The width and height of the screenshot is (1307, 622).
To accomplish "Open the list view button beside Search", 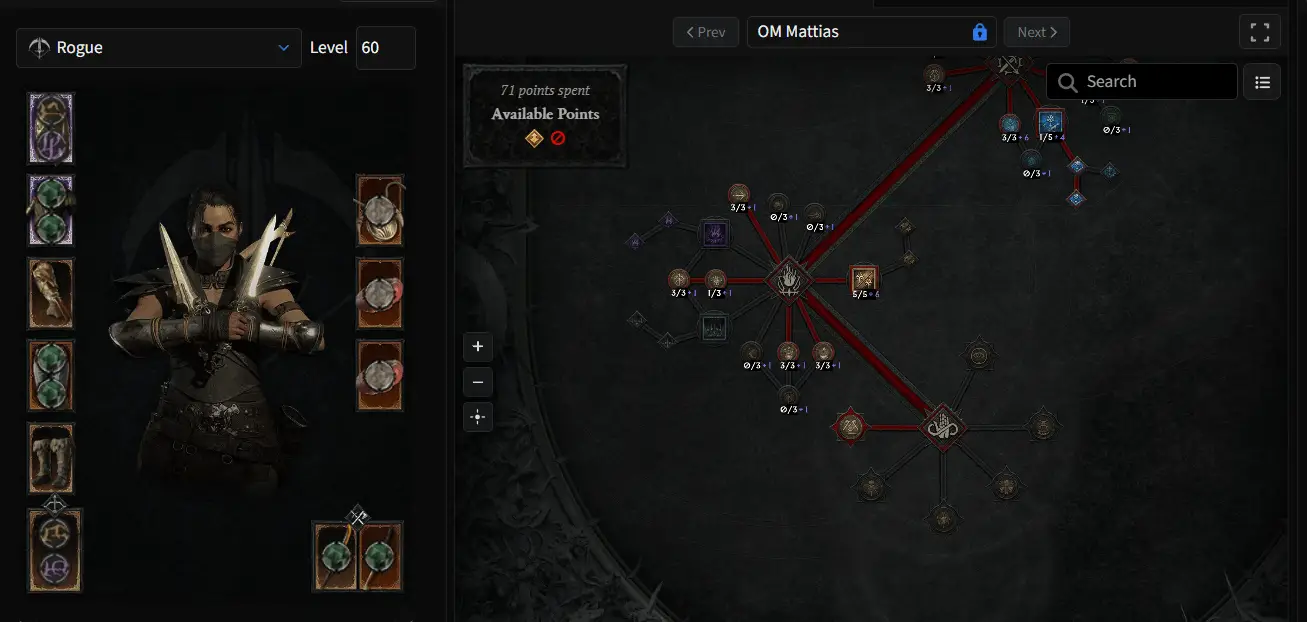I will (1262, 82).
